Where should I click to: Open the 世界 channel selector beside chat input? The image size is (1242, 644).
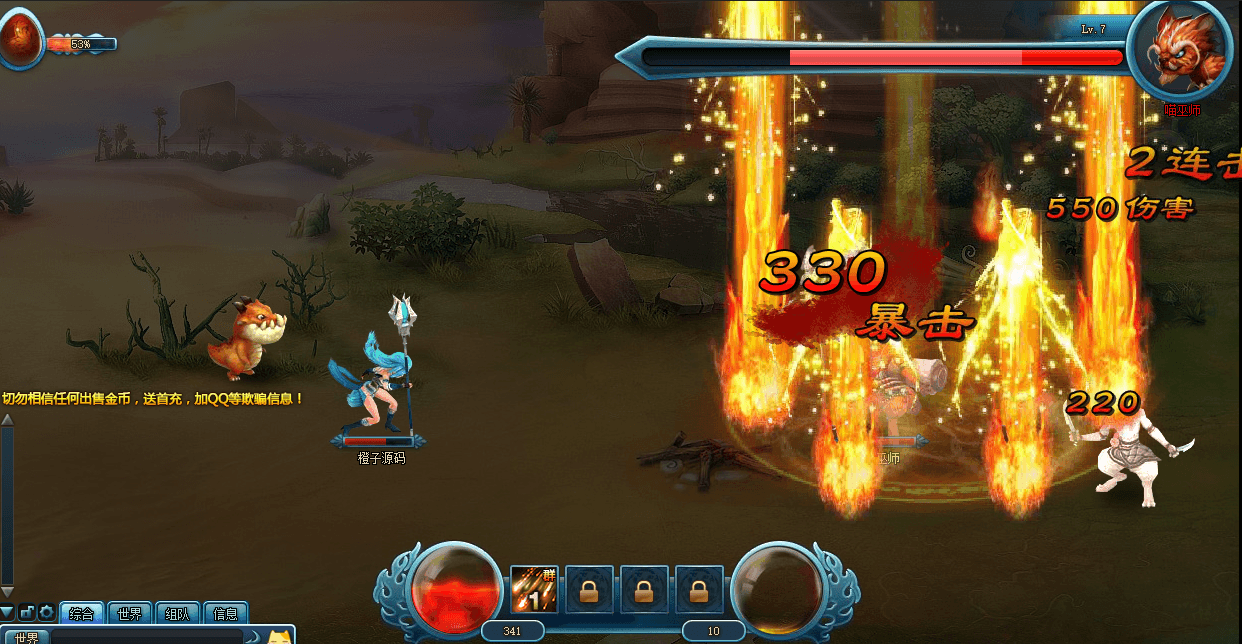pyautogui.click(x=26, y=637)
